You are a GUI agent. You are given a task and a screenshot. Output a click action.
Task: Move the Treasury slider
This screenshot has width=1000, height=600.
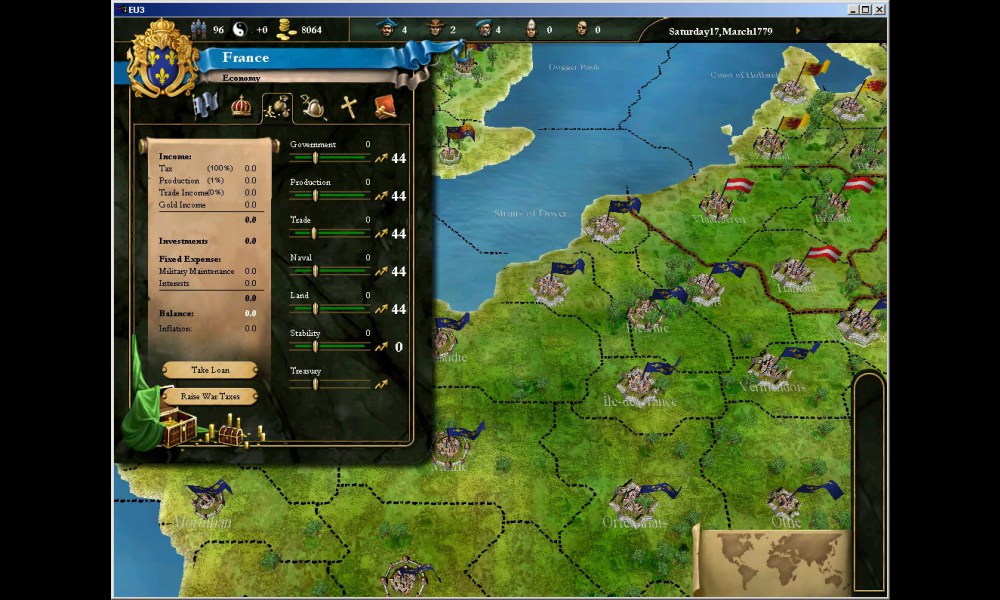point(315,384)
